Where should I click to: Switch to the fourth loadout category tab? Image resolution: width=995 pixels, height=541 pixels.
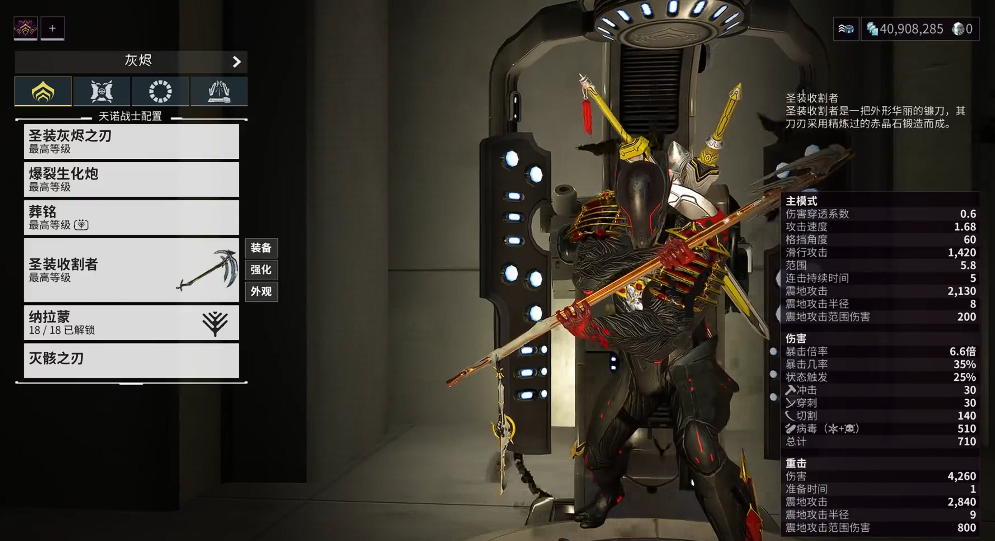pos(218,92)
